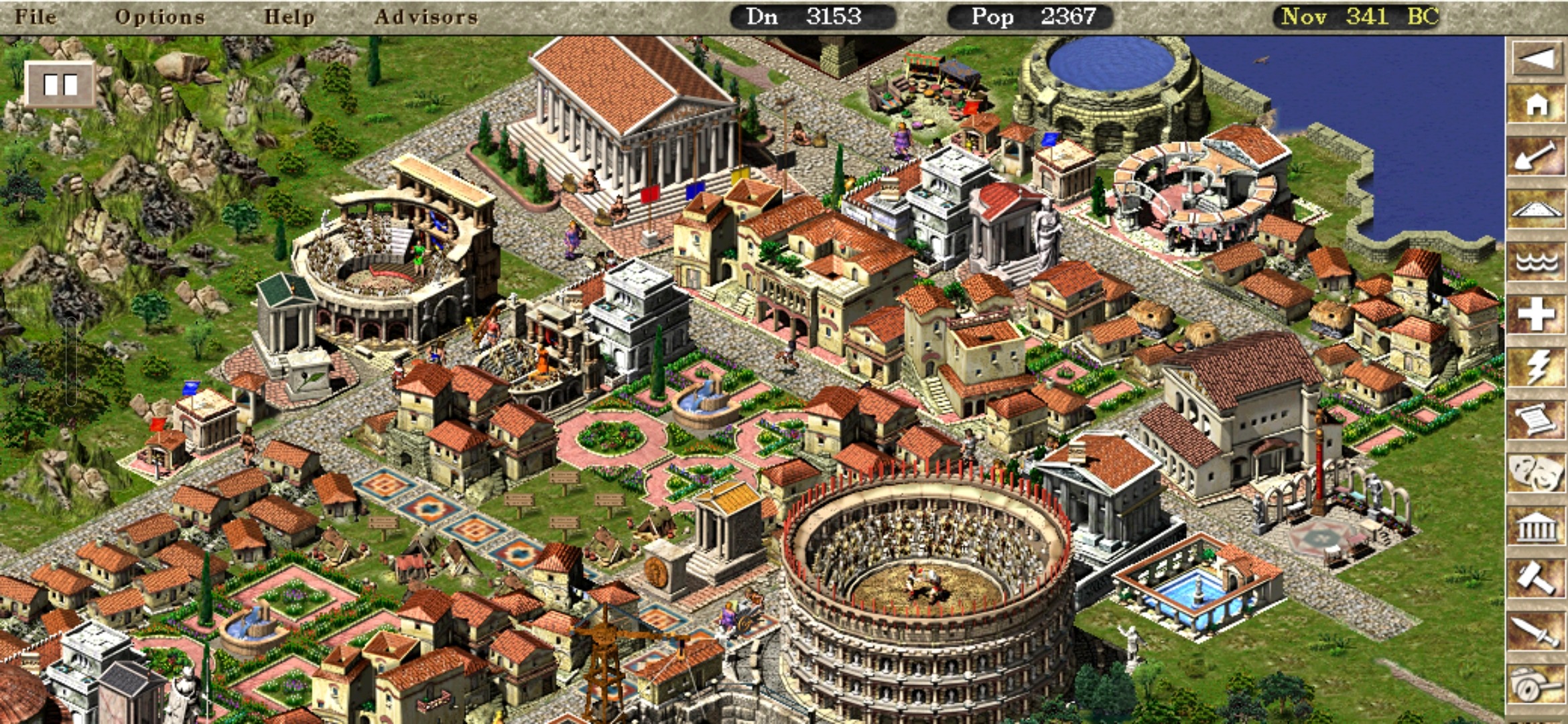Open the Advisors menu

click(x=426, y=16)
